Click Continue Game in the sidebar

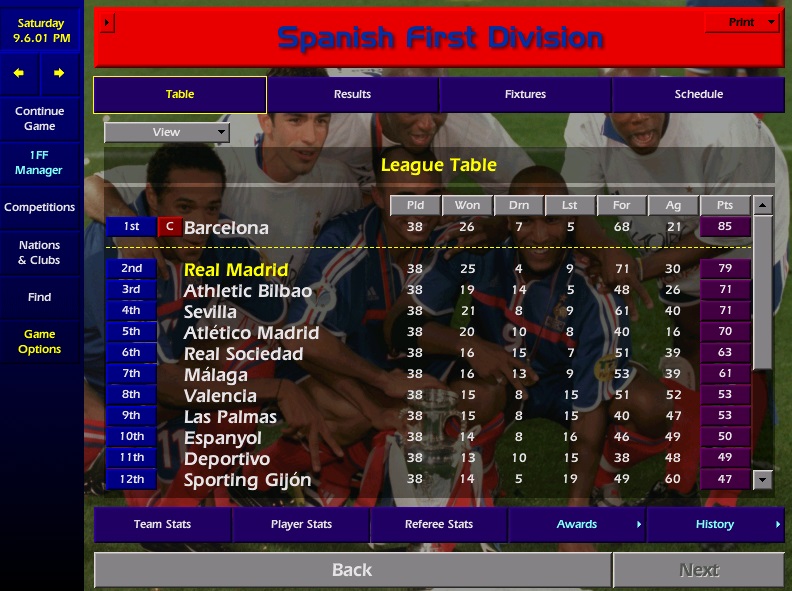click(40, 119)
